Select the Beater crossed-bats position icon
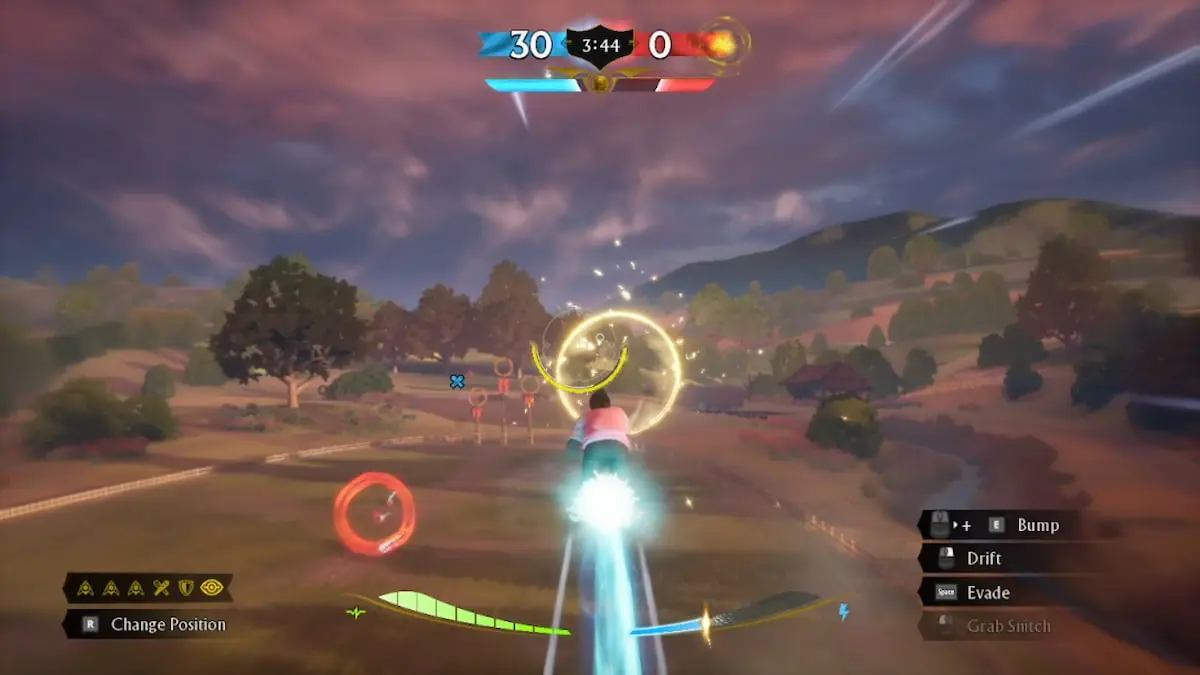Screen dimensions: 1200x675 coord(161,588)
